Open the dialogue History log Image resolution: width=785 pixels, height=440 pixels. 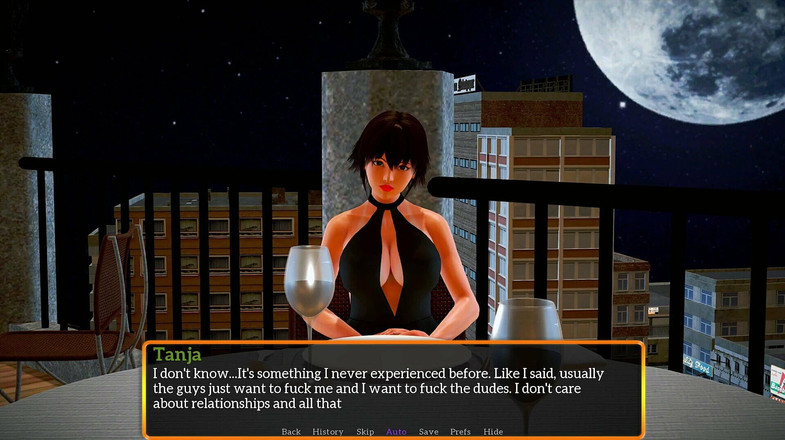[x=327, y=432]
